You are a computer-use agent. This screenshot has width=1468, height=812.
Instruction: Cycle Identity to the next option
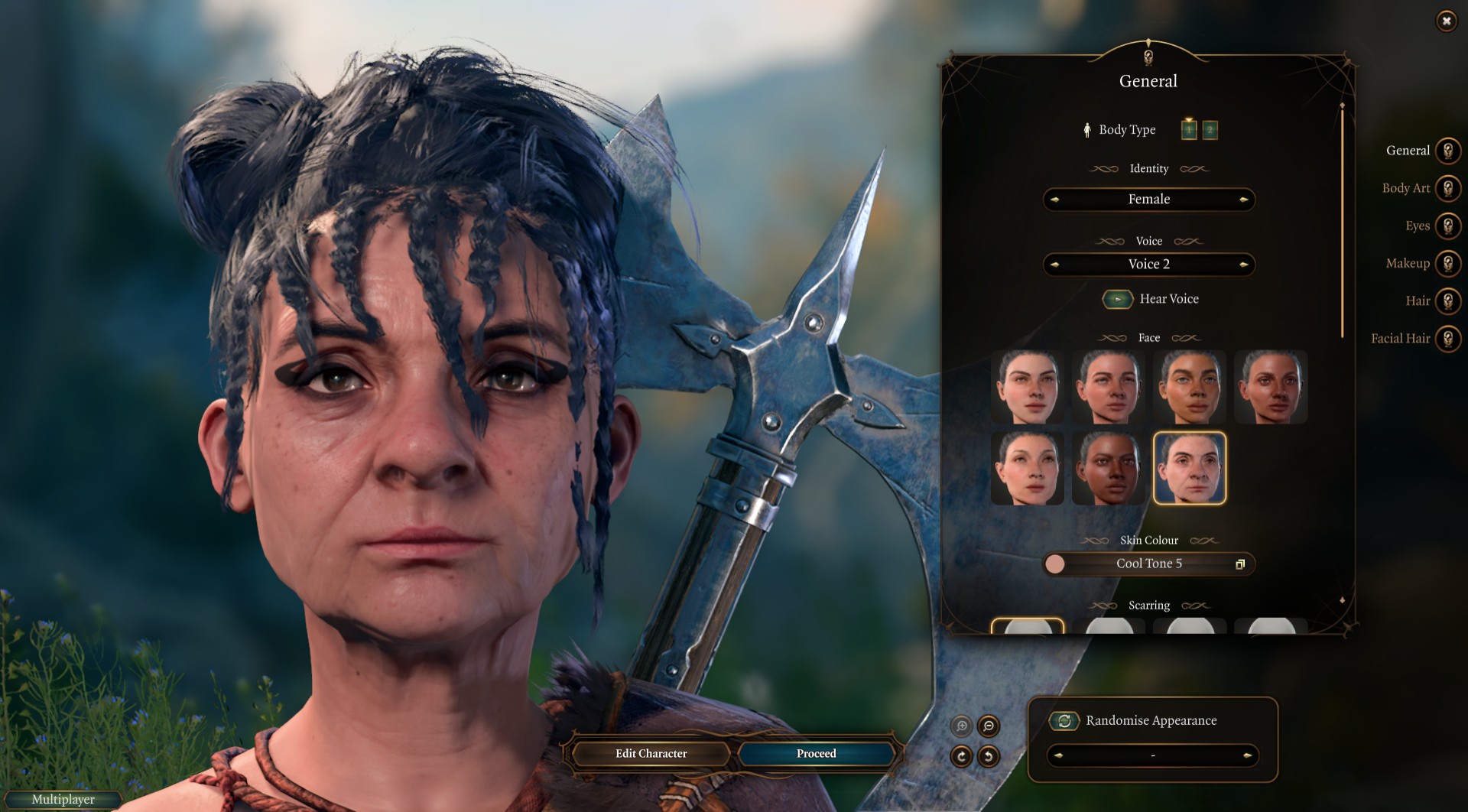(1243, 200)
